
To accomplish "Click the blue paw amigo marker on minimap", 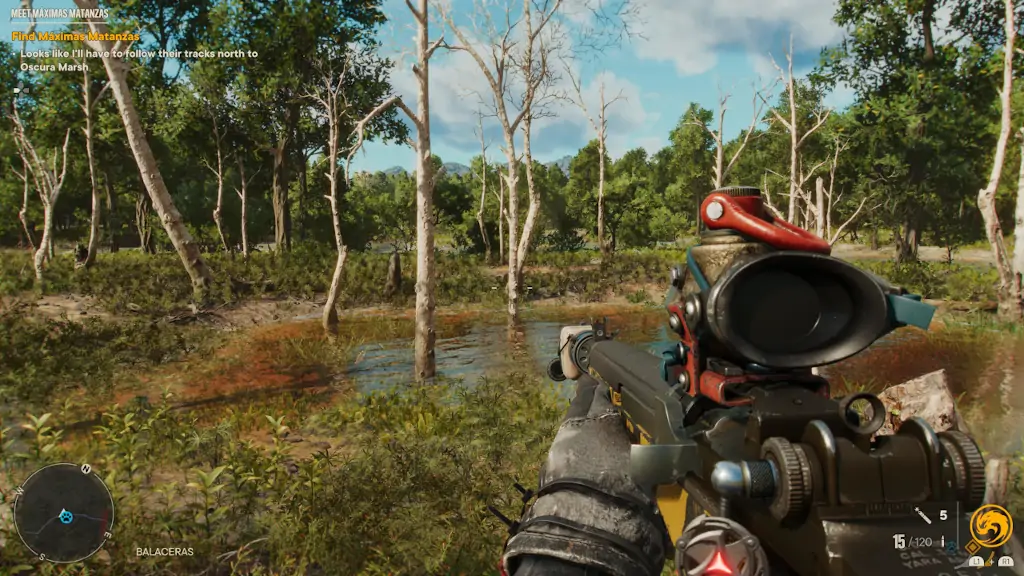I will point(66,516).
